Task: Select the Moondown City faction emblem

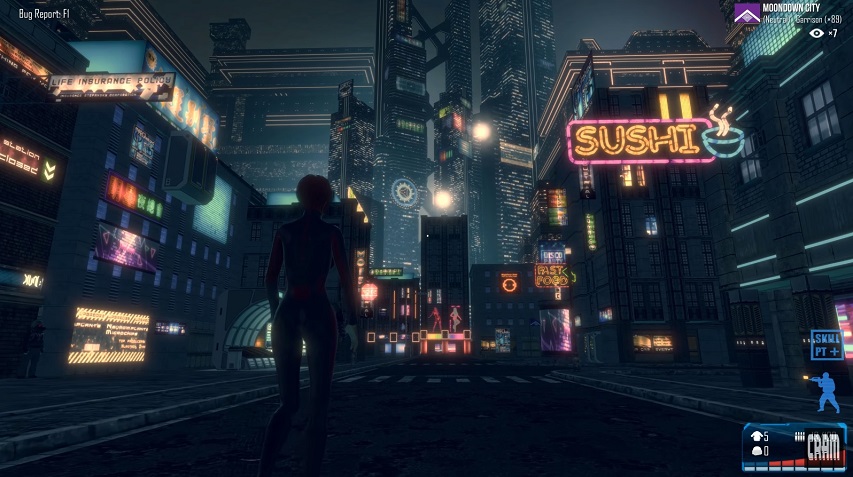Action: pos(745,12)
